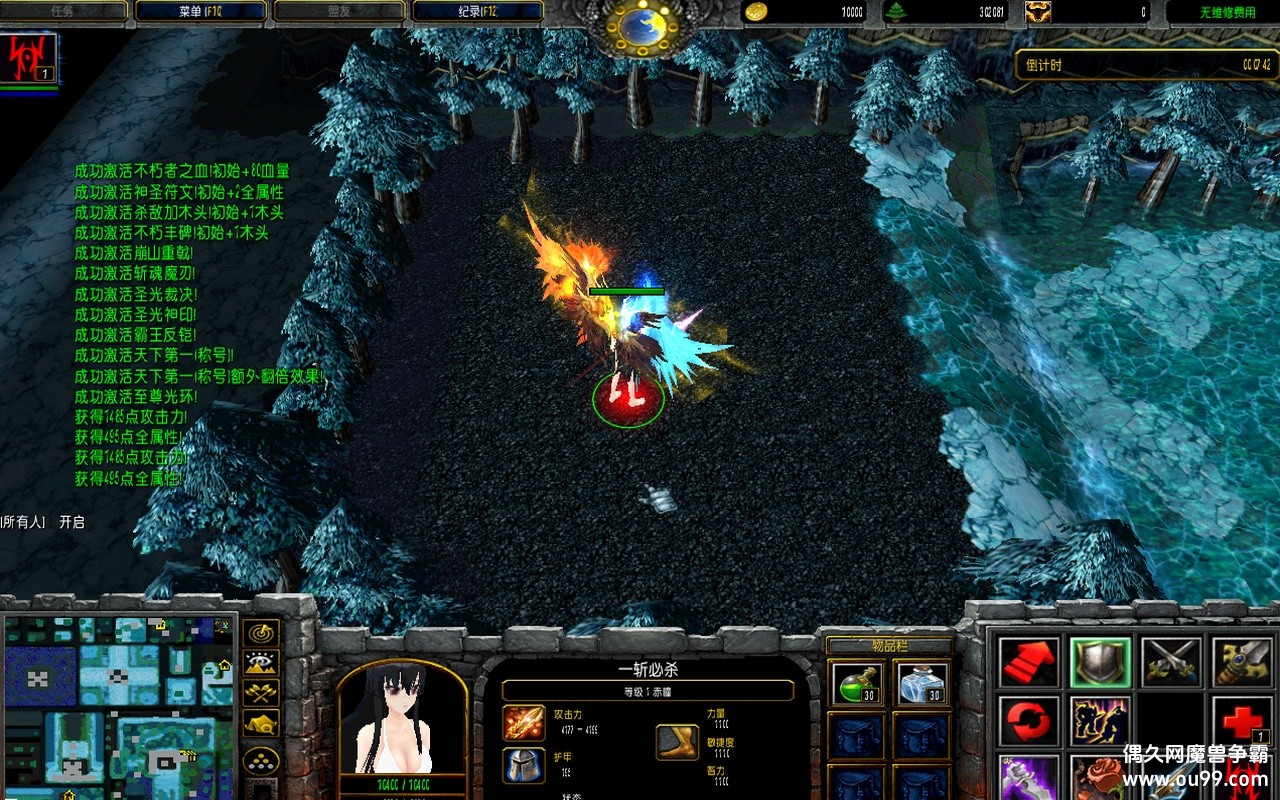Toggle the minimap creep camps button
This screenshot has width=1280, height=800.
click(x=261, y=723)
